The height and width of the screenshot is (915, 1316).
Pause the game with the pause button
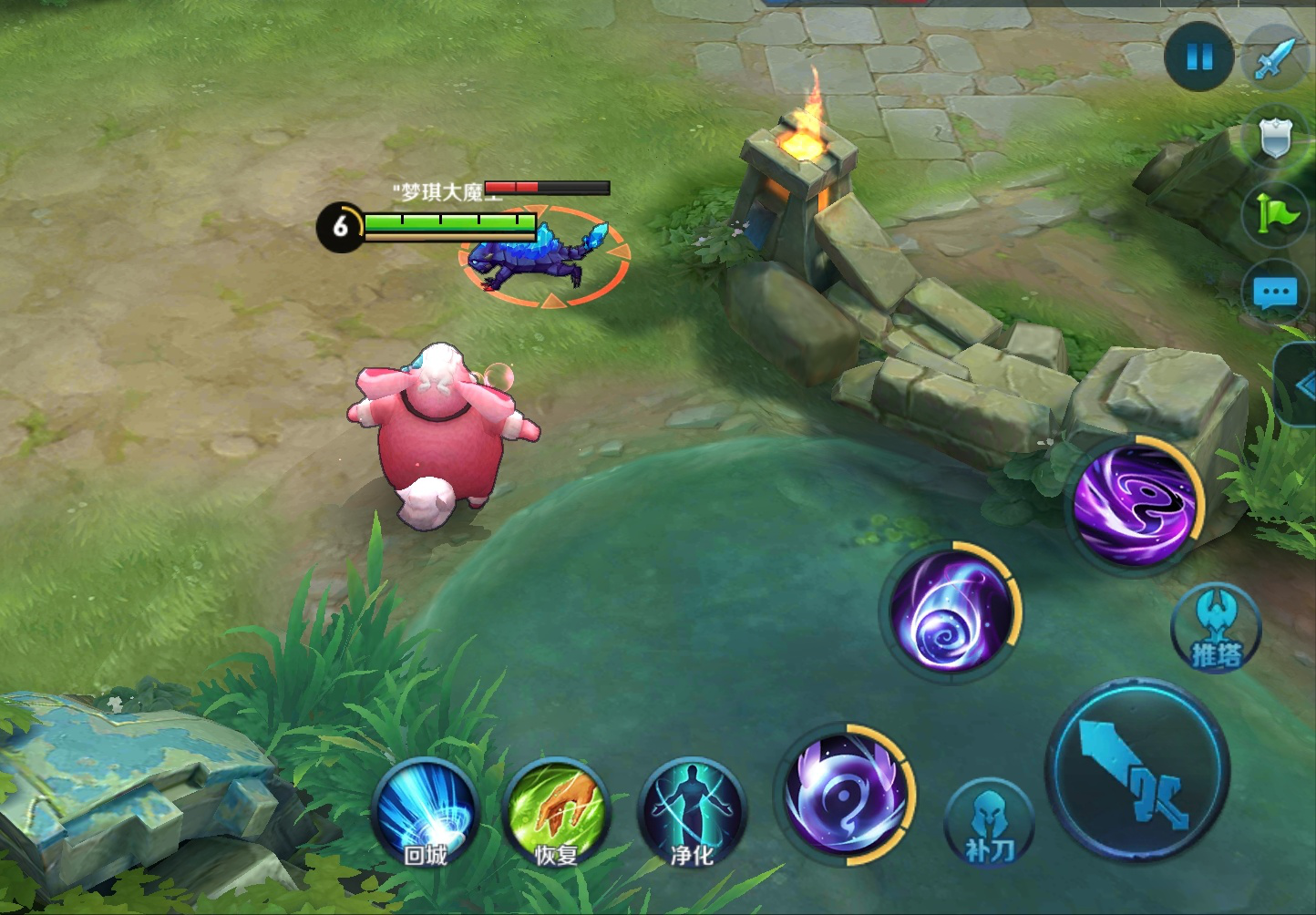[x=1199, y=57]
